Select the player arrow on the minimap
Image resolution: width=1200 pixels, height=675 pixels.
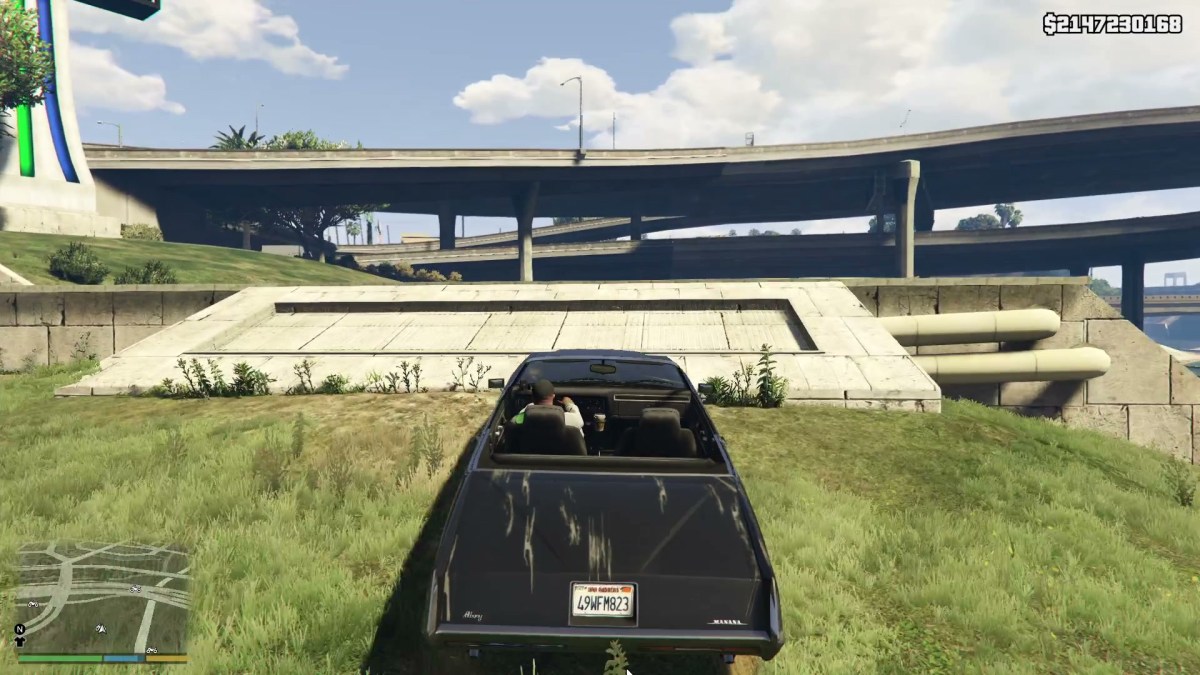click(x=100, y=629)
